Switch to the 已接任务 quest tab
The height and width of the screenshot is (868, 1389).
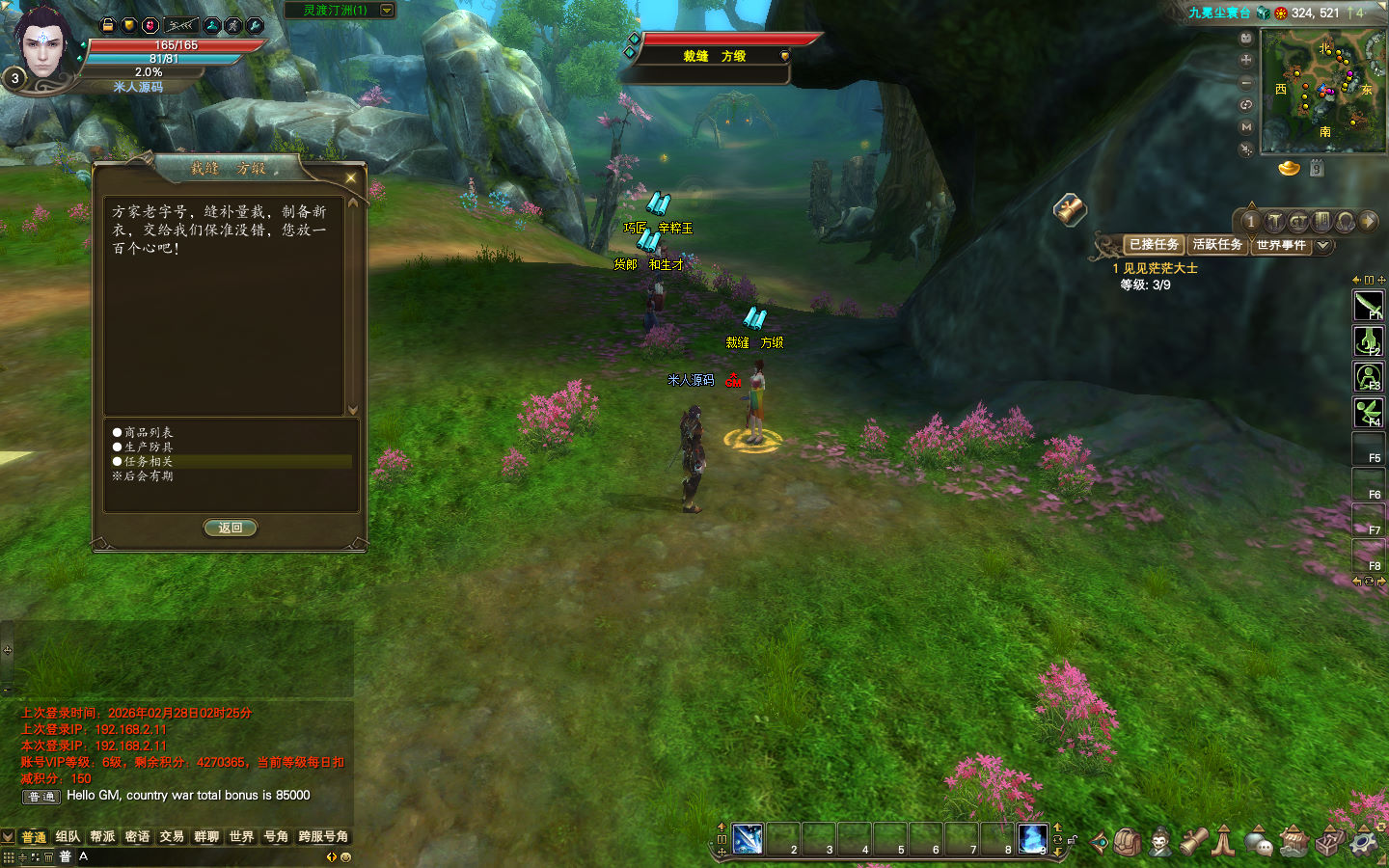click(x=1154, y=245)
